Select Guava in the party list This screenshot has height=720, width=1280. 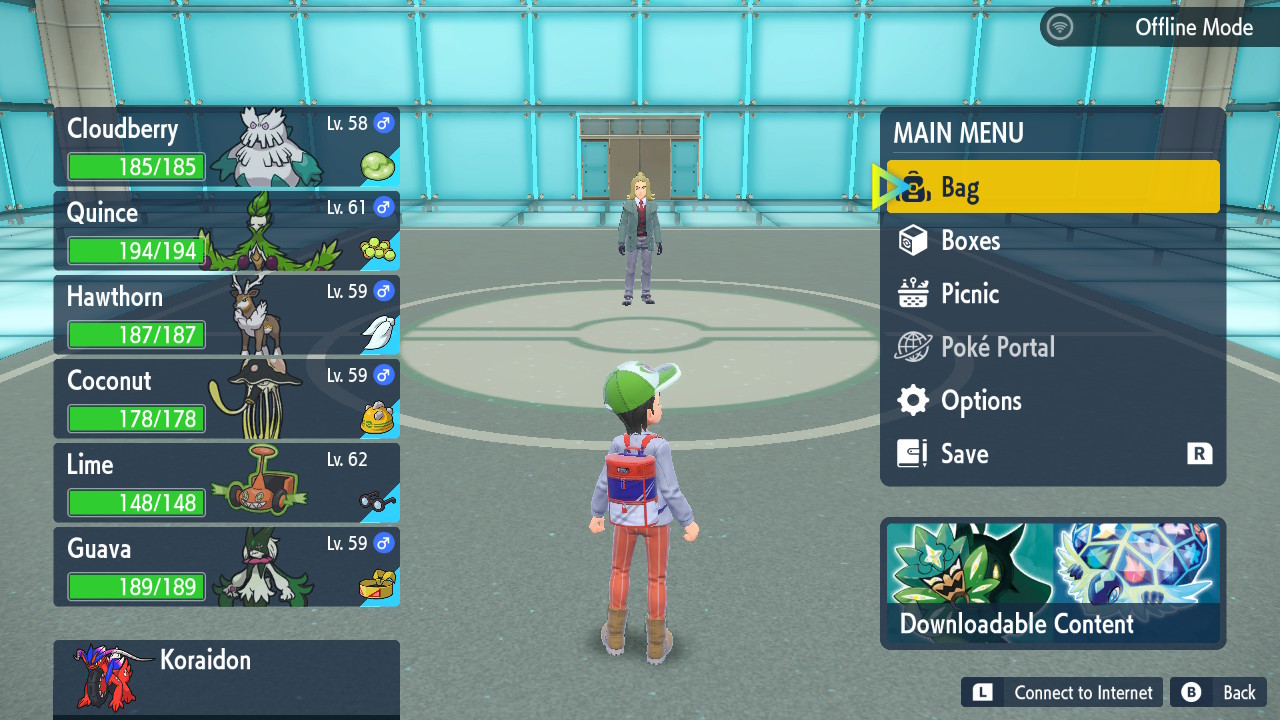(226, 567)
